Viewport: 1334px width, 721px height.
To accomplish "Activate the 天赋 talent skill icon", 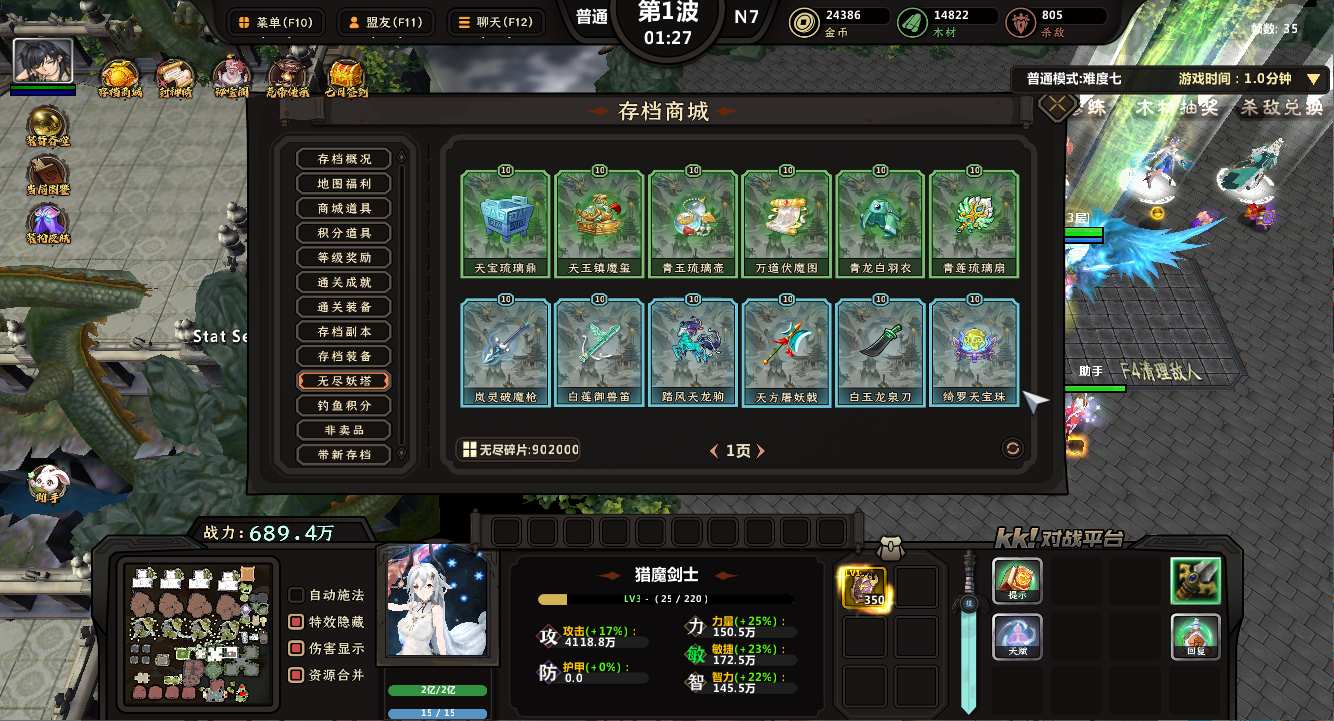I will [x=1017, y=637].
